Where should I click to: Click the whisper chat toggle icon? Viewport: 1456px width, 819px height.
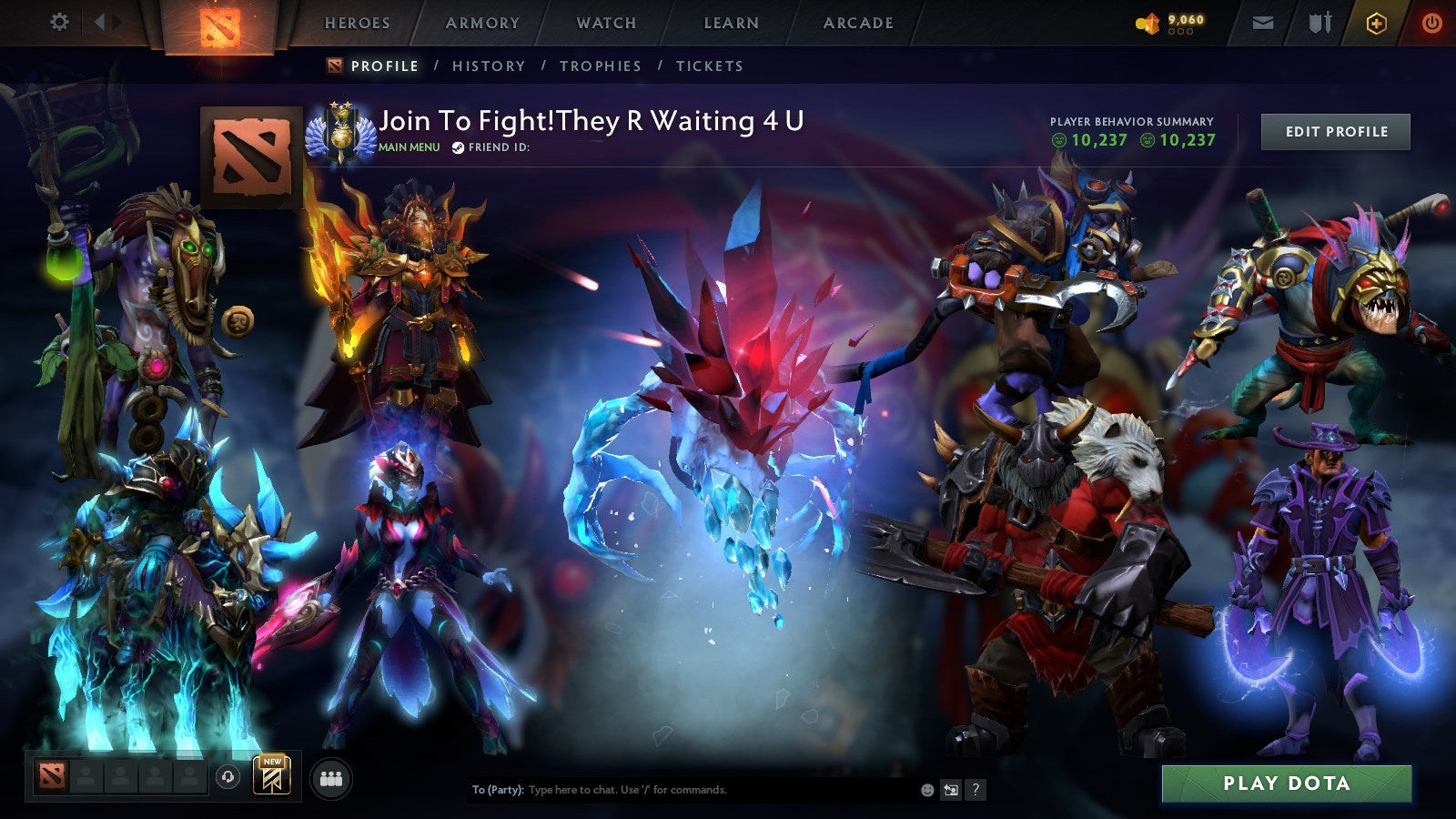(951, 791)
